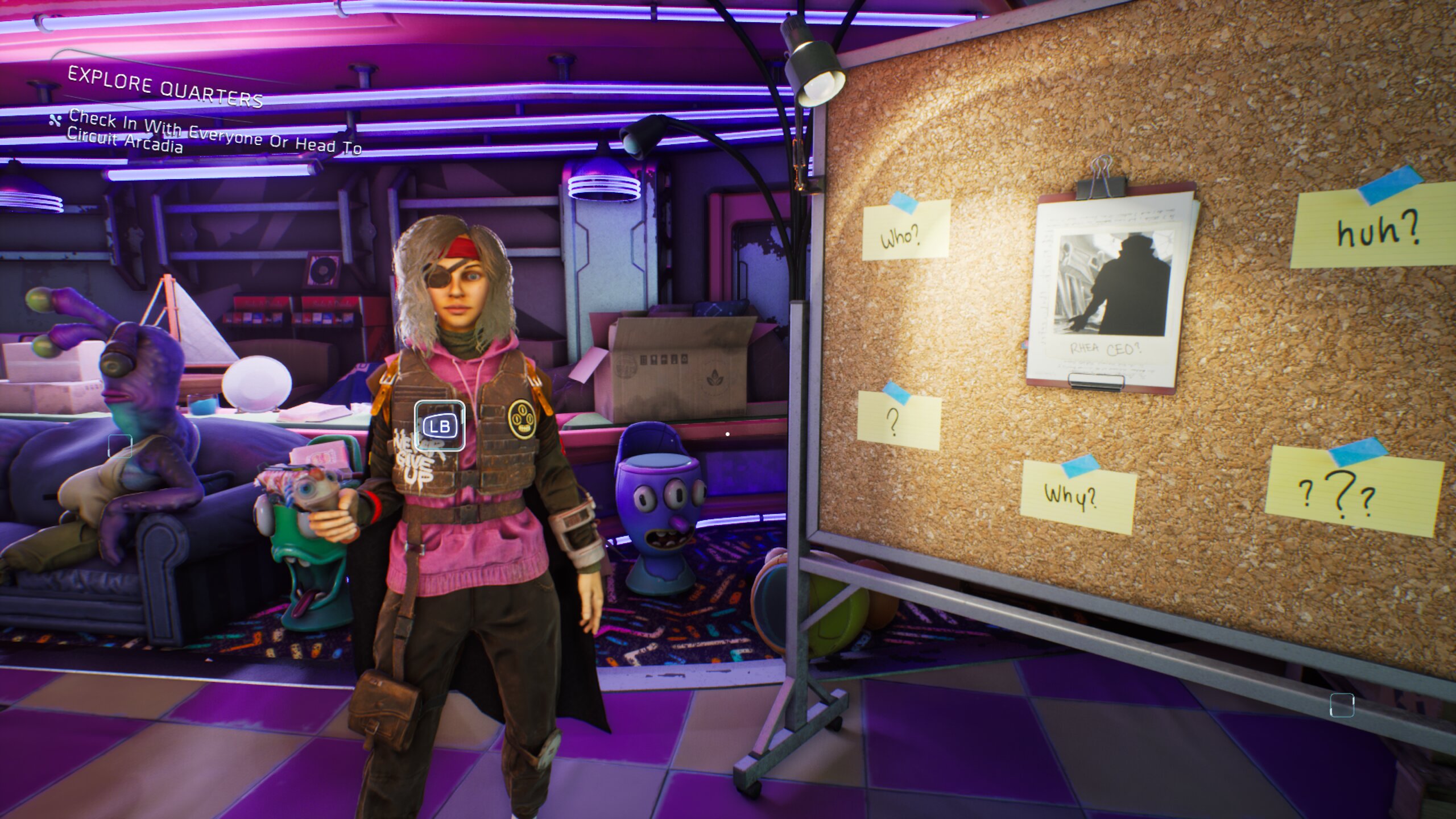Click the objective marker icon beside the quest text
The image size is (1456, 819).
[x=54, y=121]
